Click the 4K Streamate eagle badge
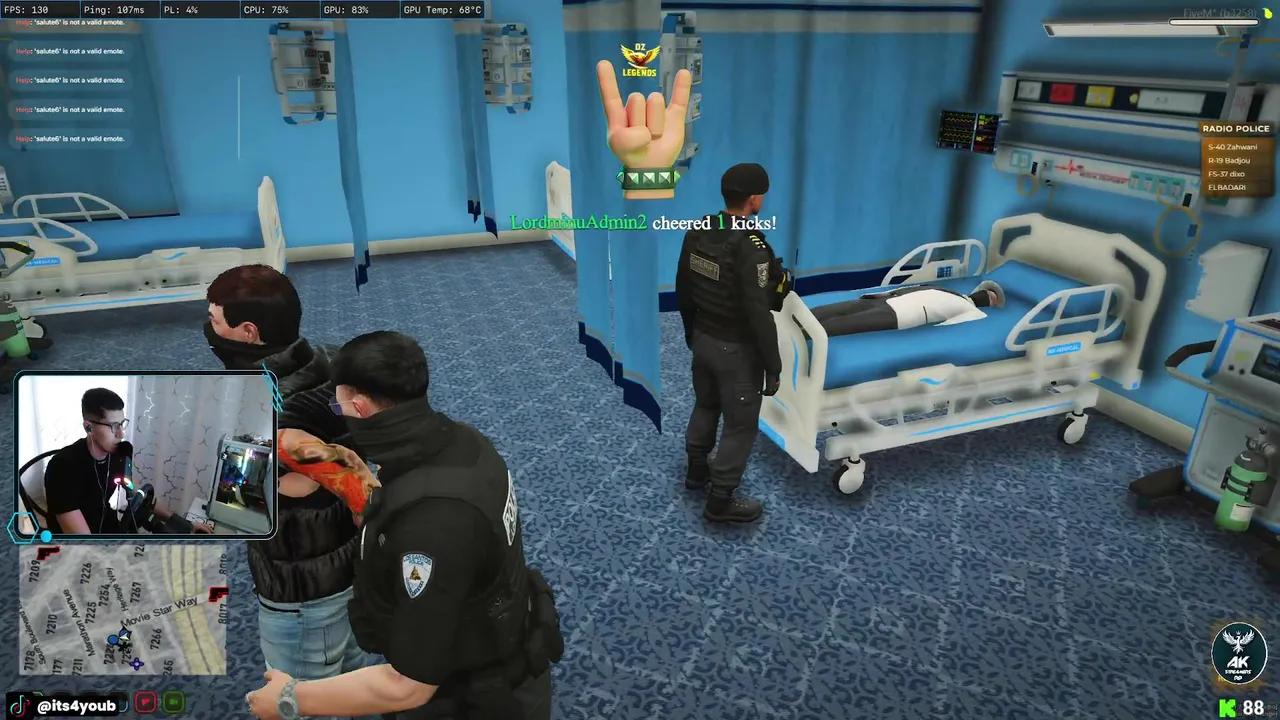The image size is (1280, 720). tap(1239, 652)
